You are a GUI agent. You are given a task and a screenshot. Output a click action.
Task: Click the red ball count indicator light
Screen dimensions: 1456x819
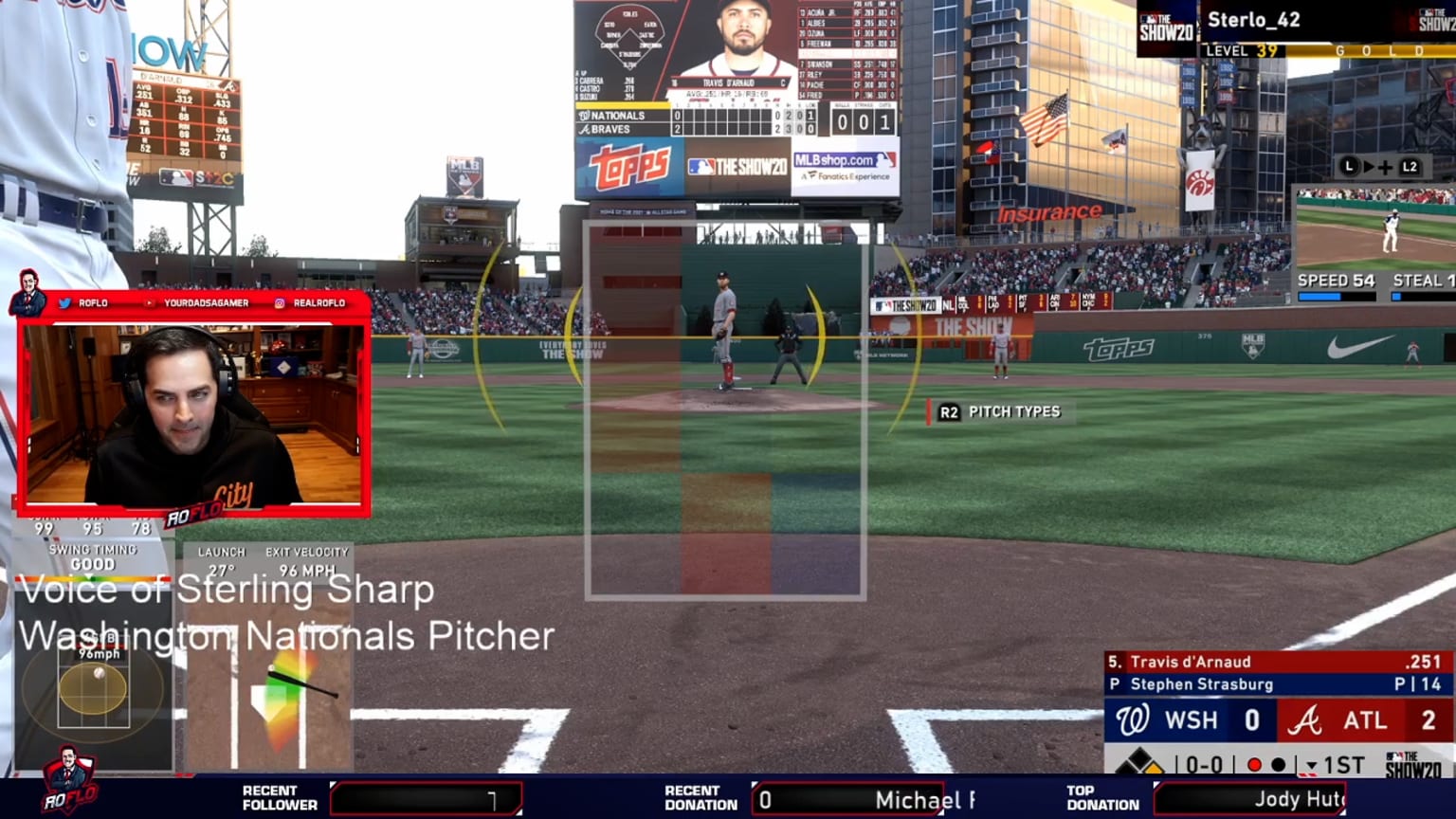(x=1255, y=764)
